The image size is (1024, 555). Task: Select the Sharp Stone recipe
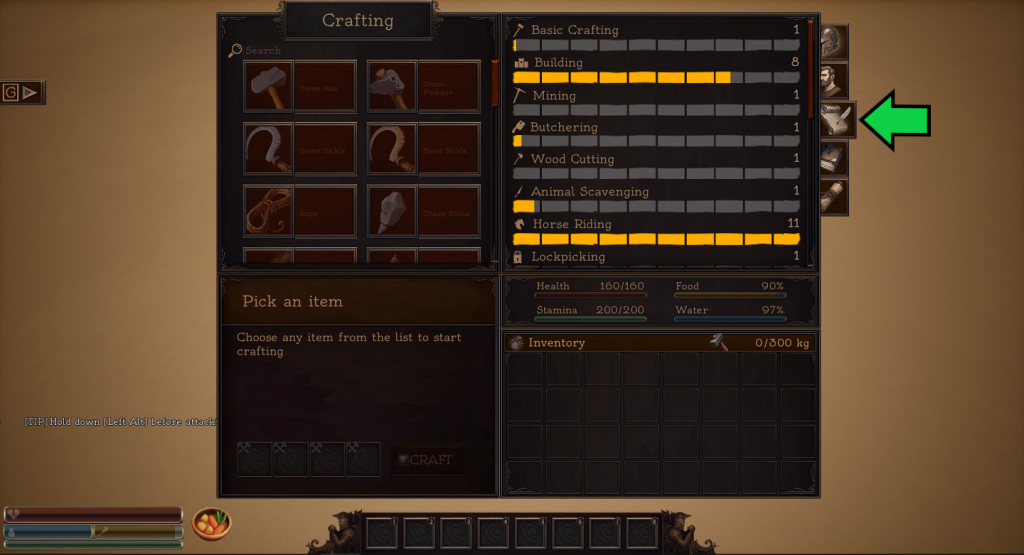(x=423, y=211)
